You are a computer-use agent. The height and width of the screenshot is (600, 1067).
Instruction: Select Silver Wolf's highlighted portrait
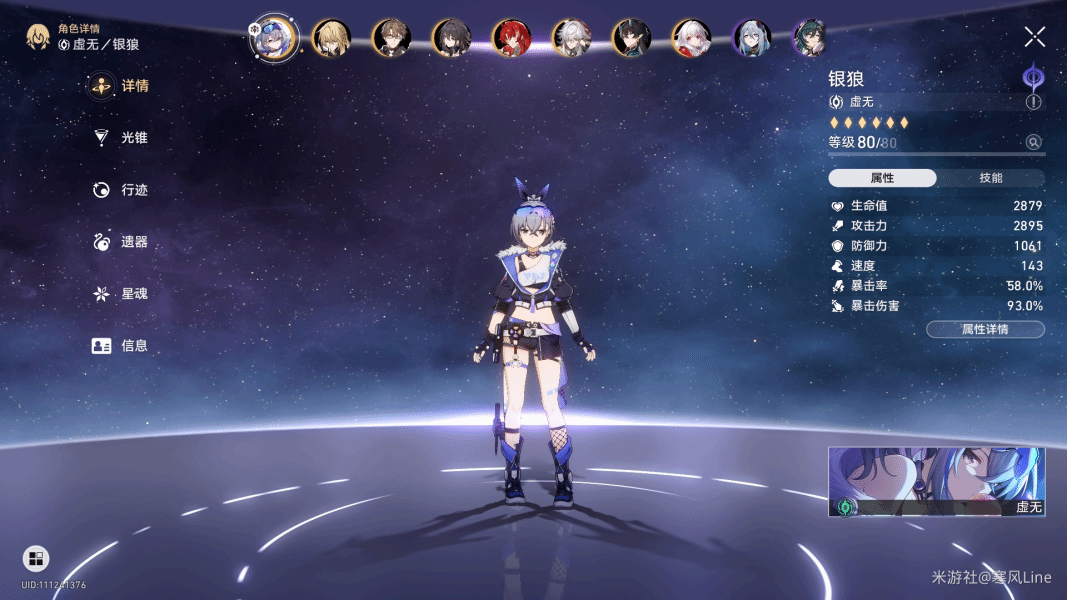tap(273, 38)
